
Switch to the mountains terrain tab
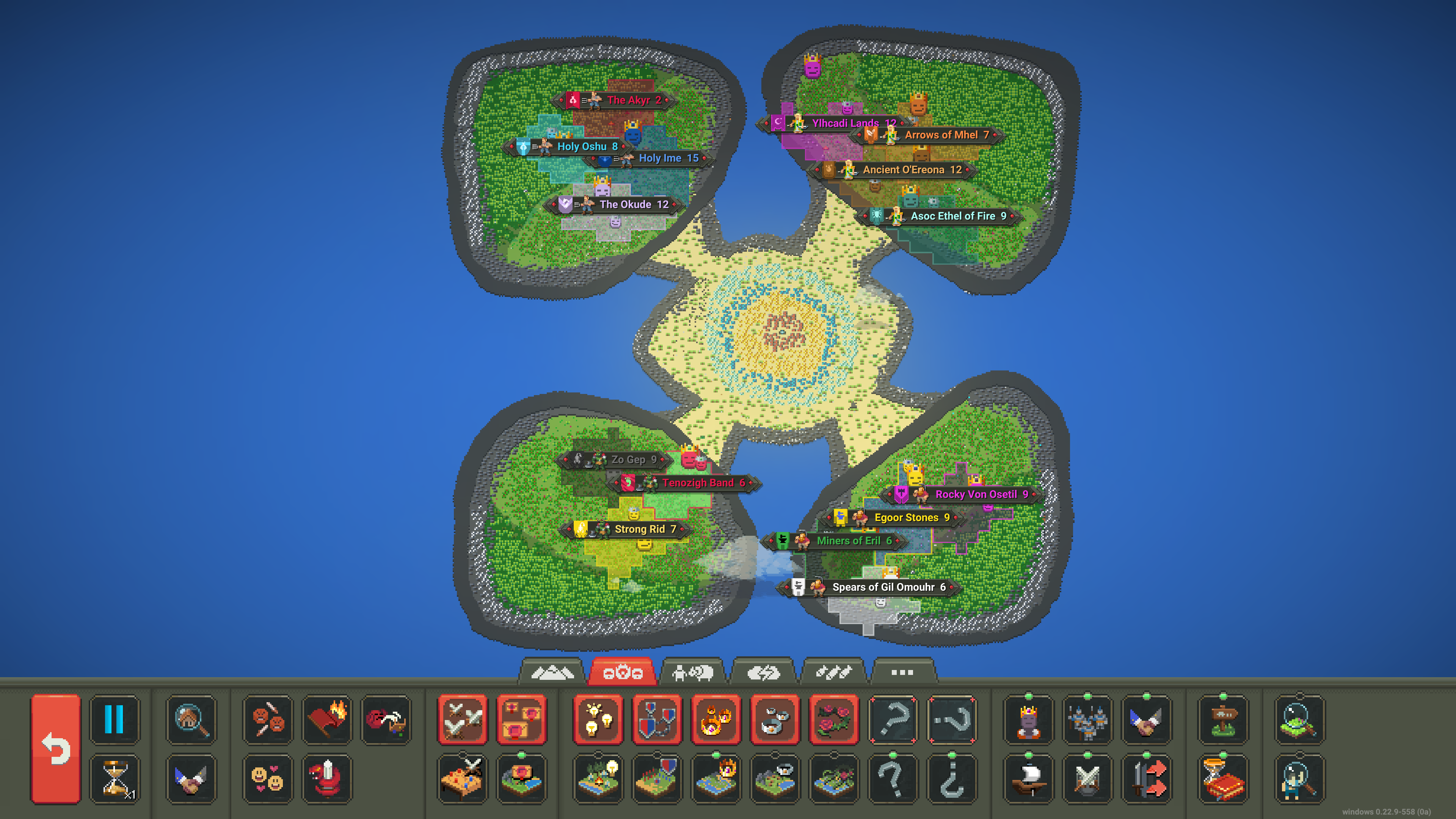pyautogui.click(x=552, y=672)
